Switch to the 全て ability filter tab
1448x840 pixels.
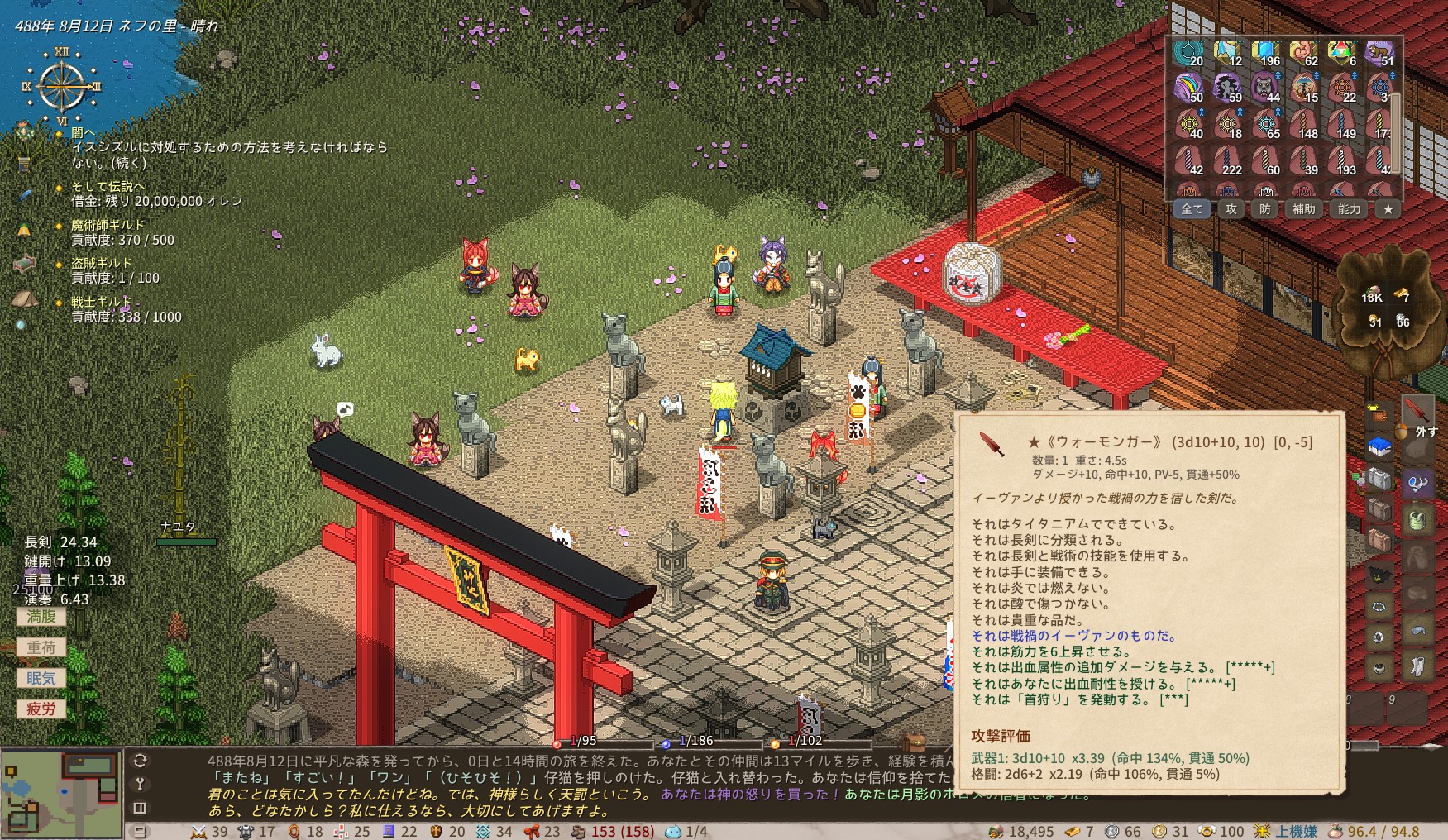tap(1192, 209)
